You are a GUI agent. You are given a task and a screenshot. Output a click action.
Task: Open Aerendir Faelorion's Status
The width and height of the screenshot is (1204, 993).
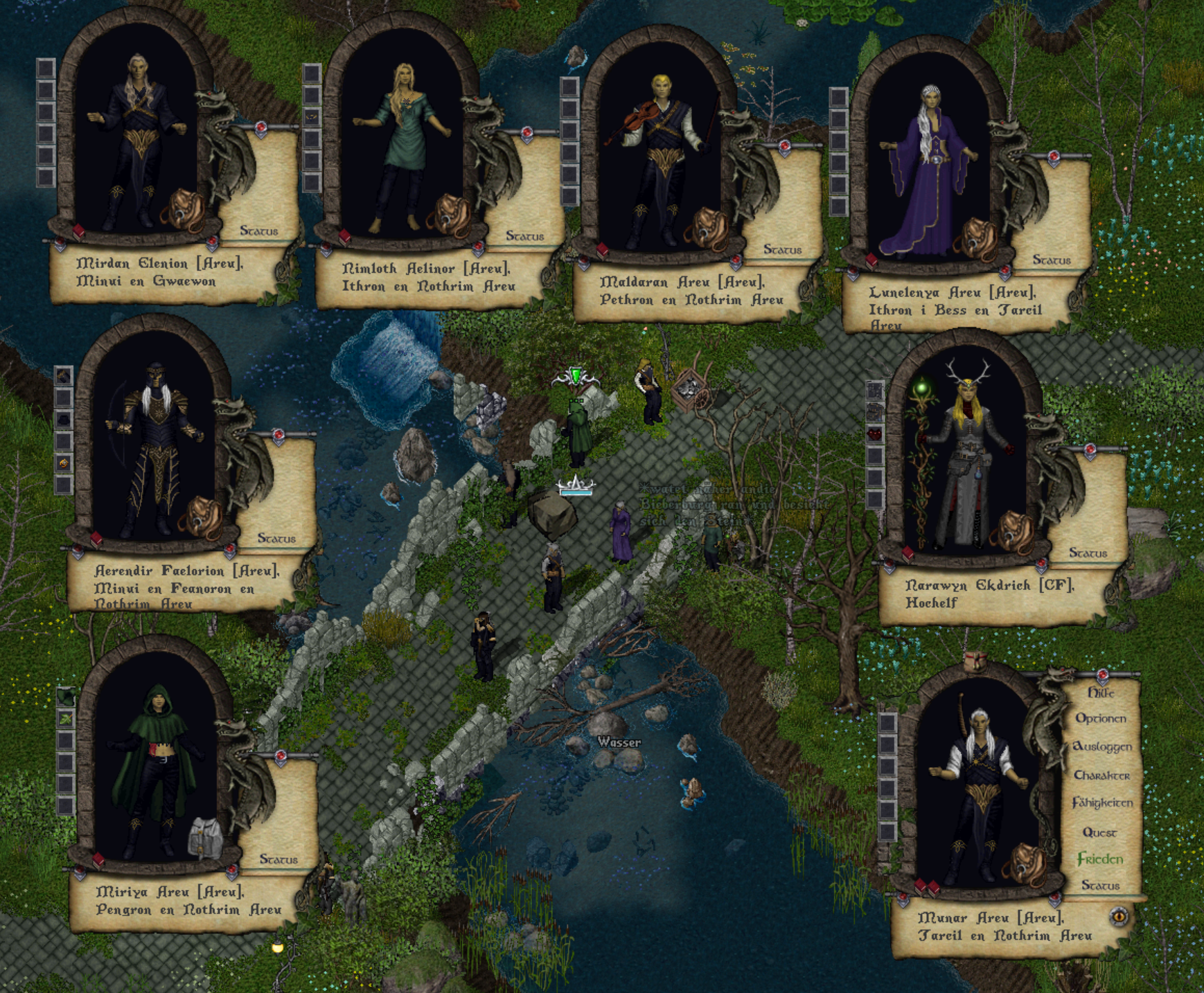[276, 539]
